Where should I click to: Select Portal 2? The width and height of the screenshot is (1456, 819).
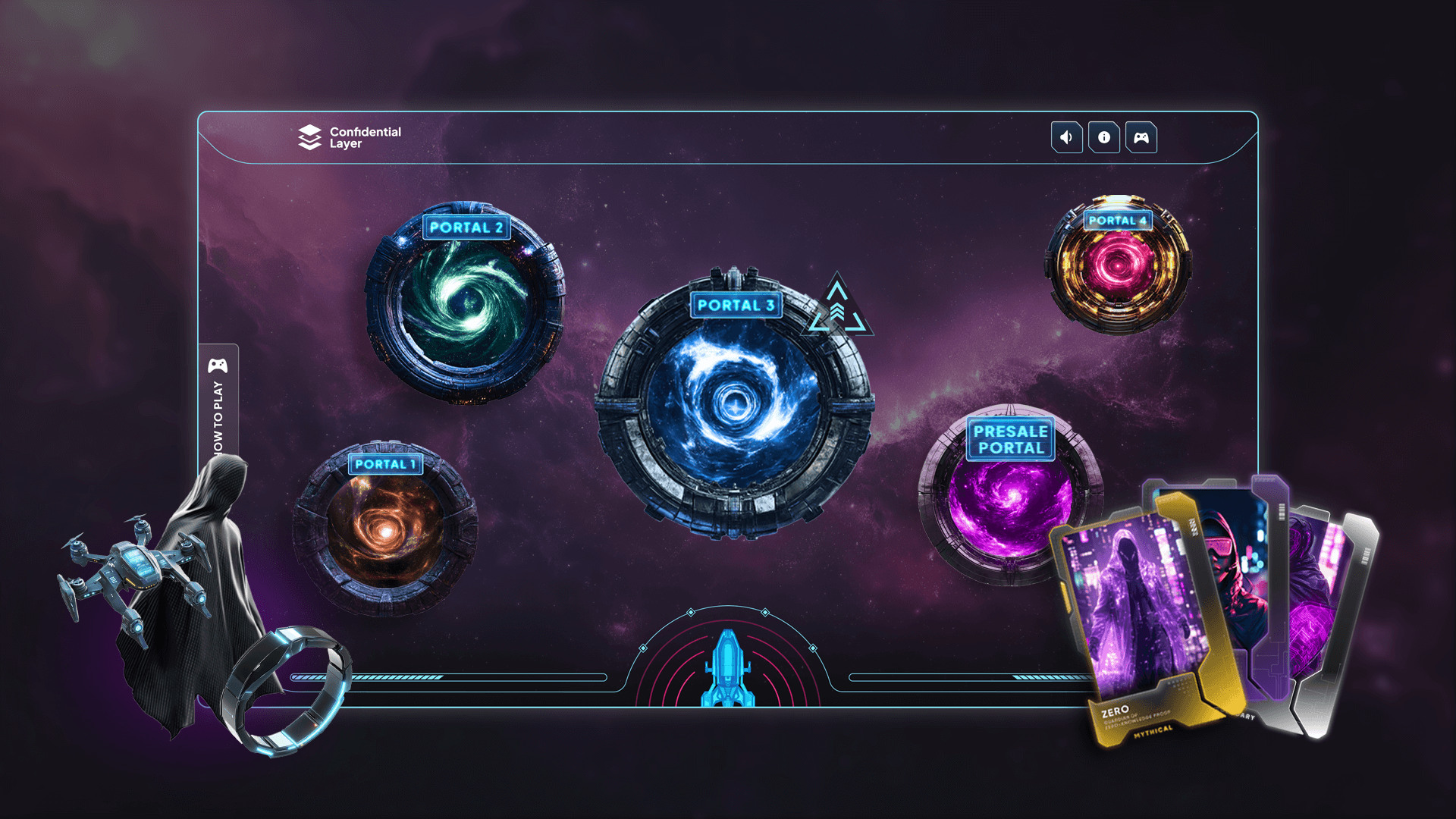(x=465, y=302)
